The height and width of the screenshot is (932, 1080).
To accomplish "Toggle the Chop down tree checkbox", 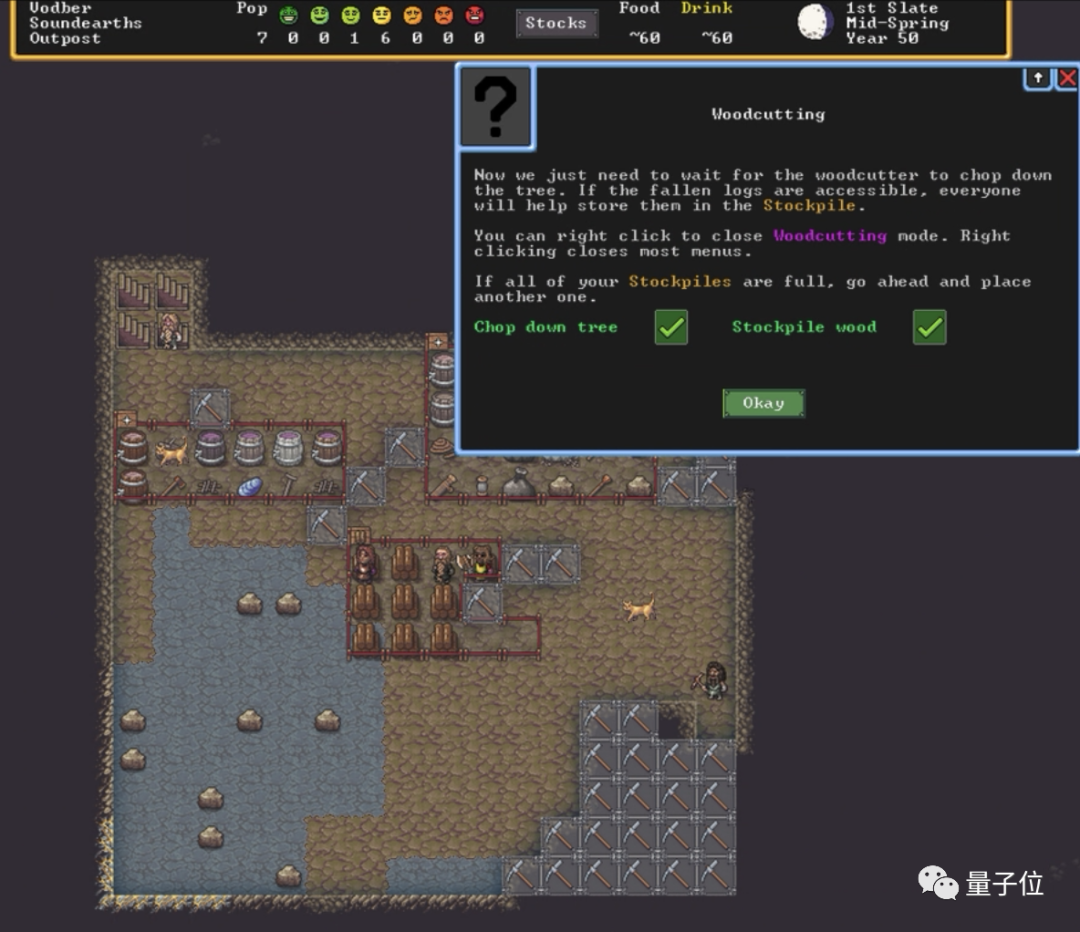I will [x=671, y=327].
